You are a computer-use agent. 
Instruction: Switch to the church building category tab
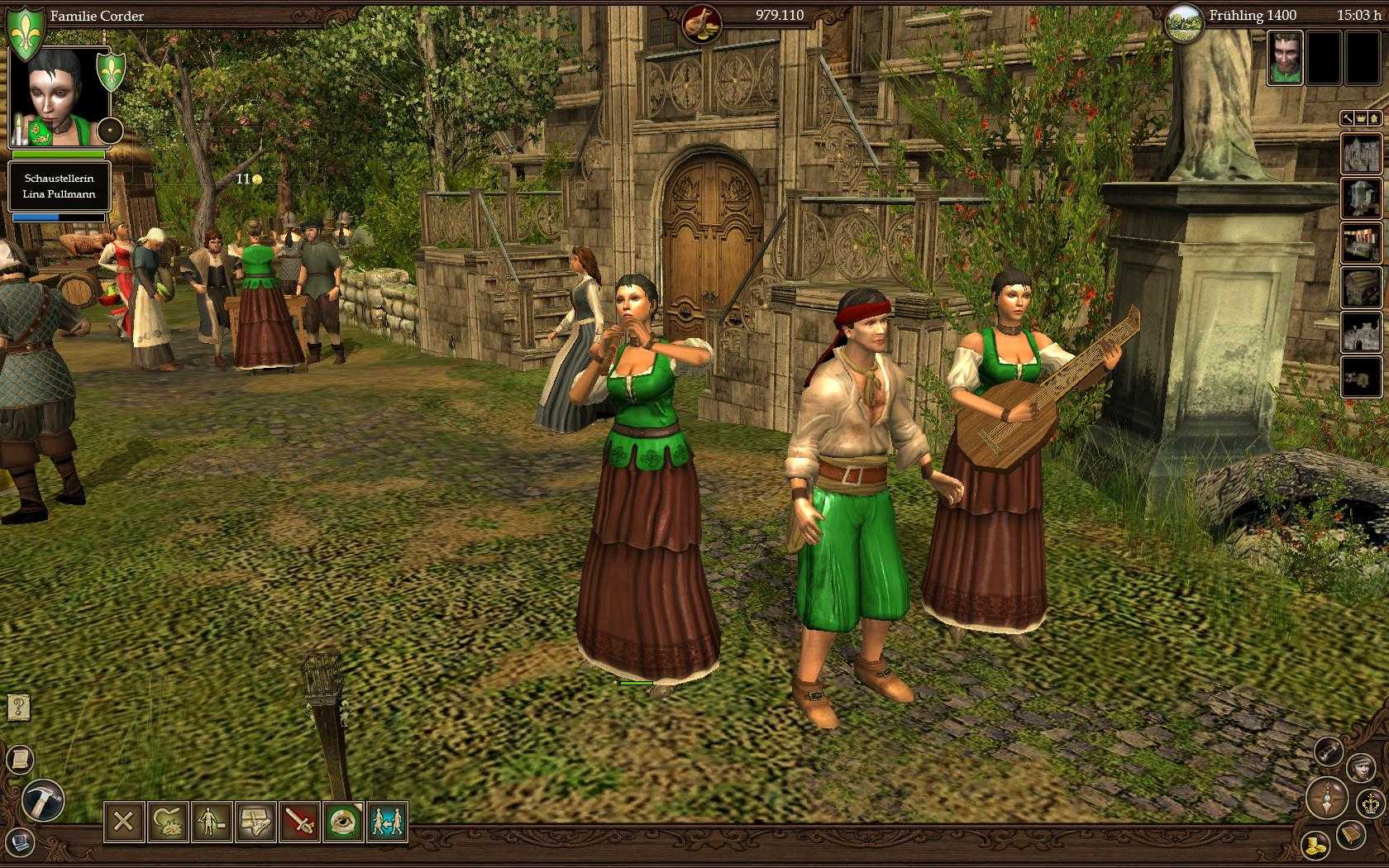[x=1374, y=119]
